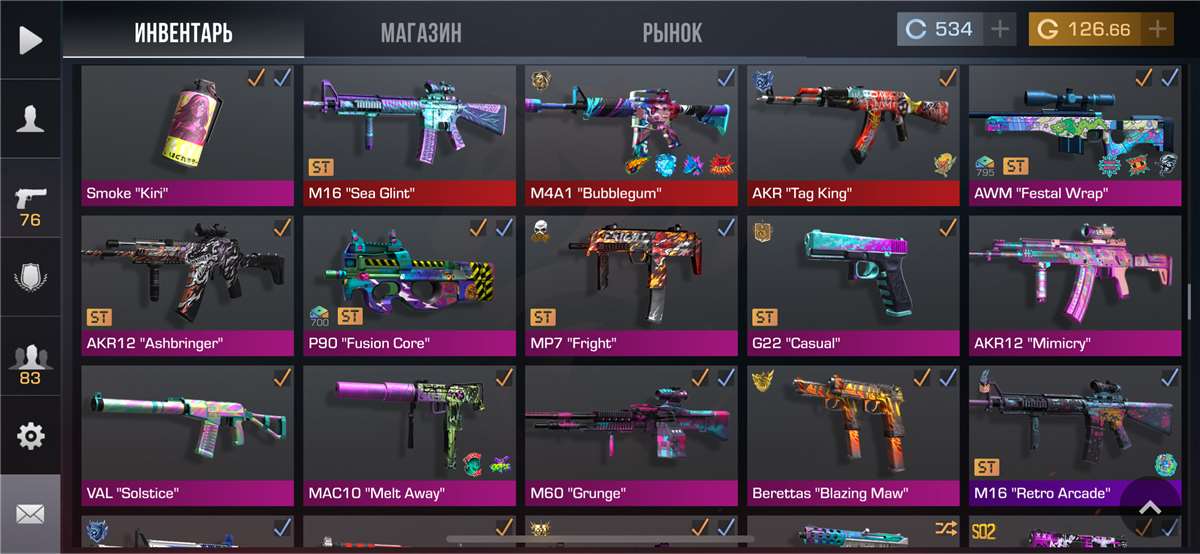Open the pistol icon with count 76

click(x=30, y=203)
